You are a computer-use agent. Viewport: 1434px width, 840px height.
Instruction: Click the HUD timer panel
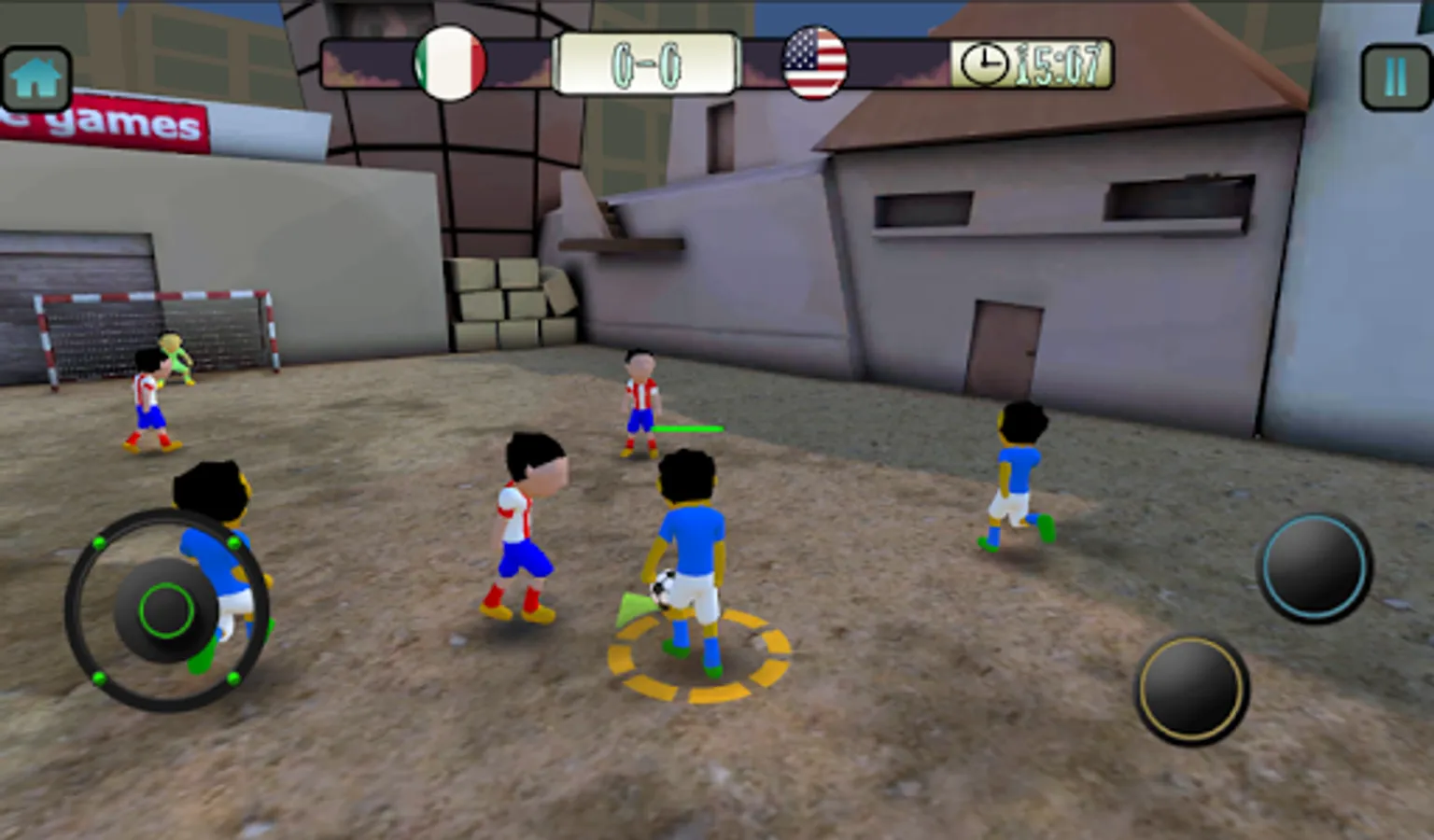[1030, 63]
